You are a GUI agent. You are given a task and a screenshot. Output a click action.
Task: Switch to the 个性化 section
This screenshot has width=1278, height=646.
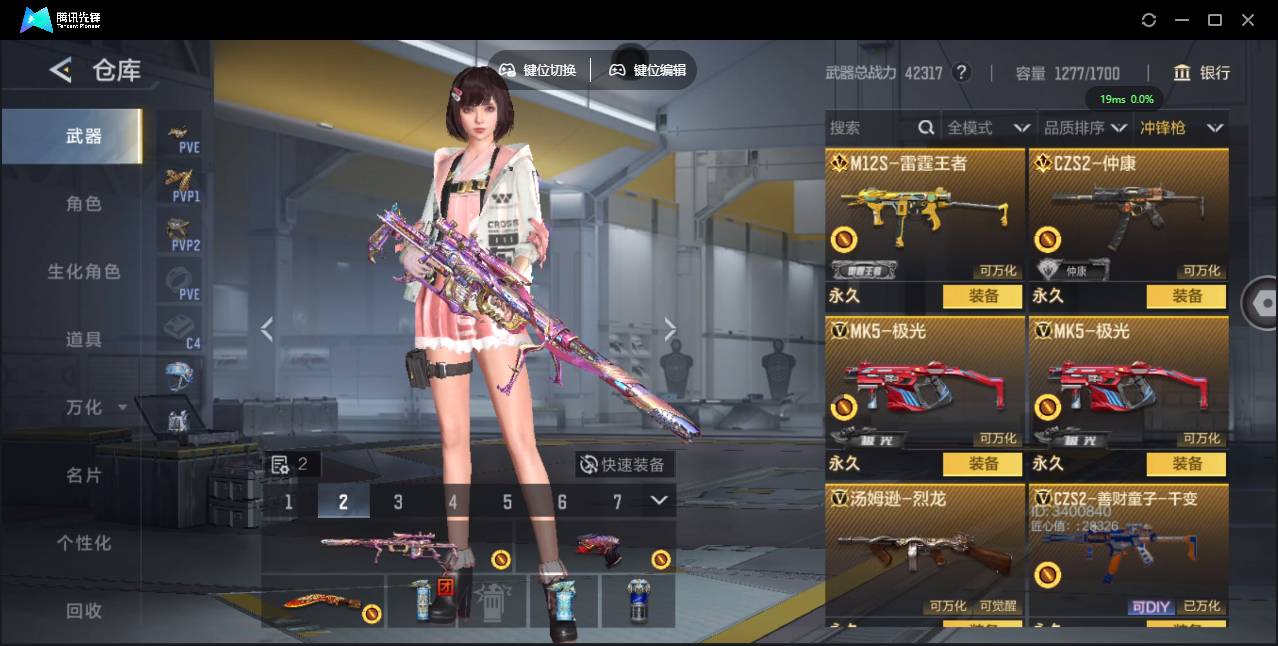(x=84, y=543)
